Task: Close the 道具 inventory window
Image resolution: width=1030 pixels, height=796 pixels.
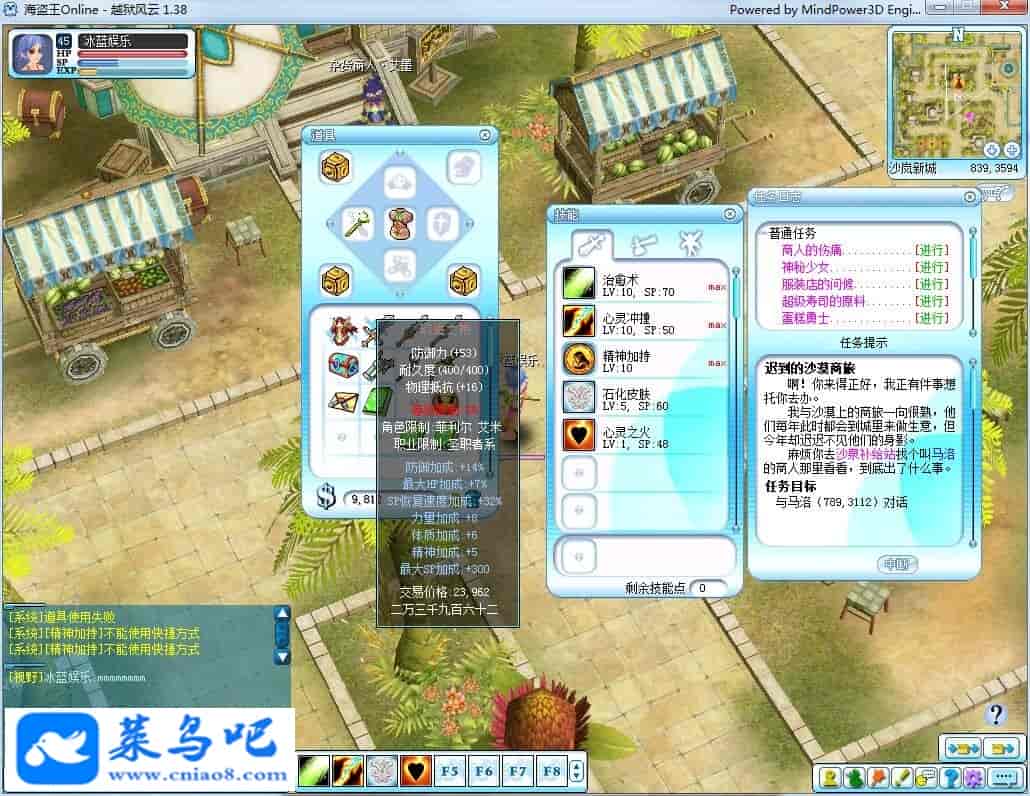Action: 485,135
